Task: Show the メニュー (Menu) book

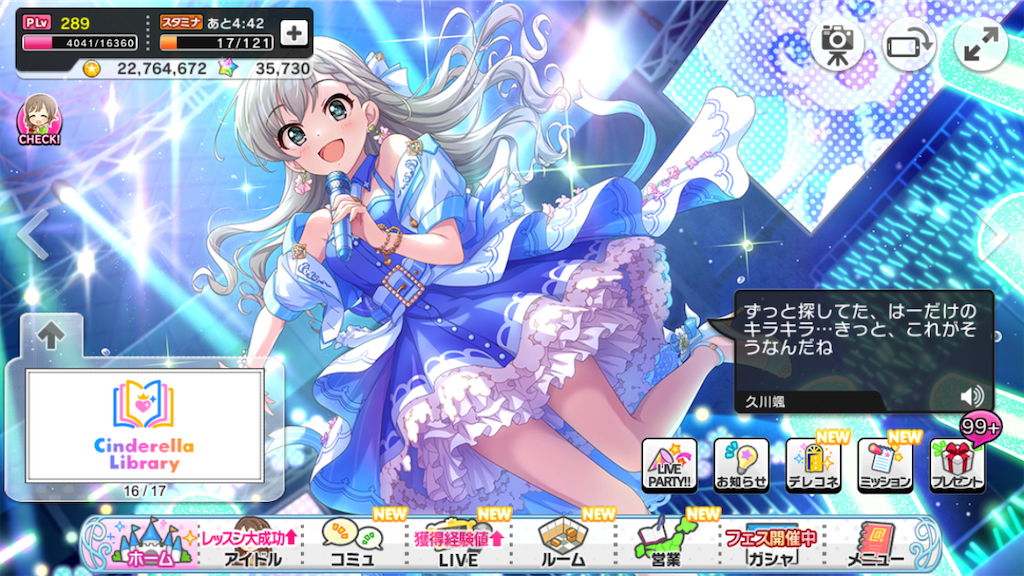Action: tap(875, 544)
